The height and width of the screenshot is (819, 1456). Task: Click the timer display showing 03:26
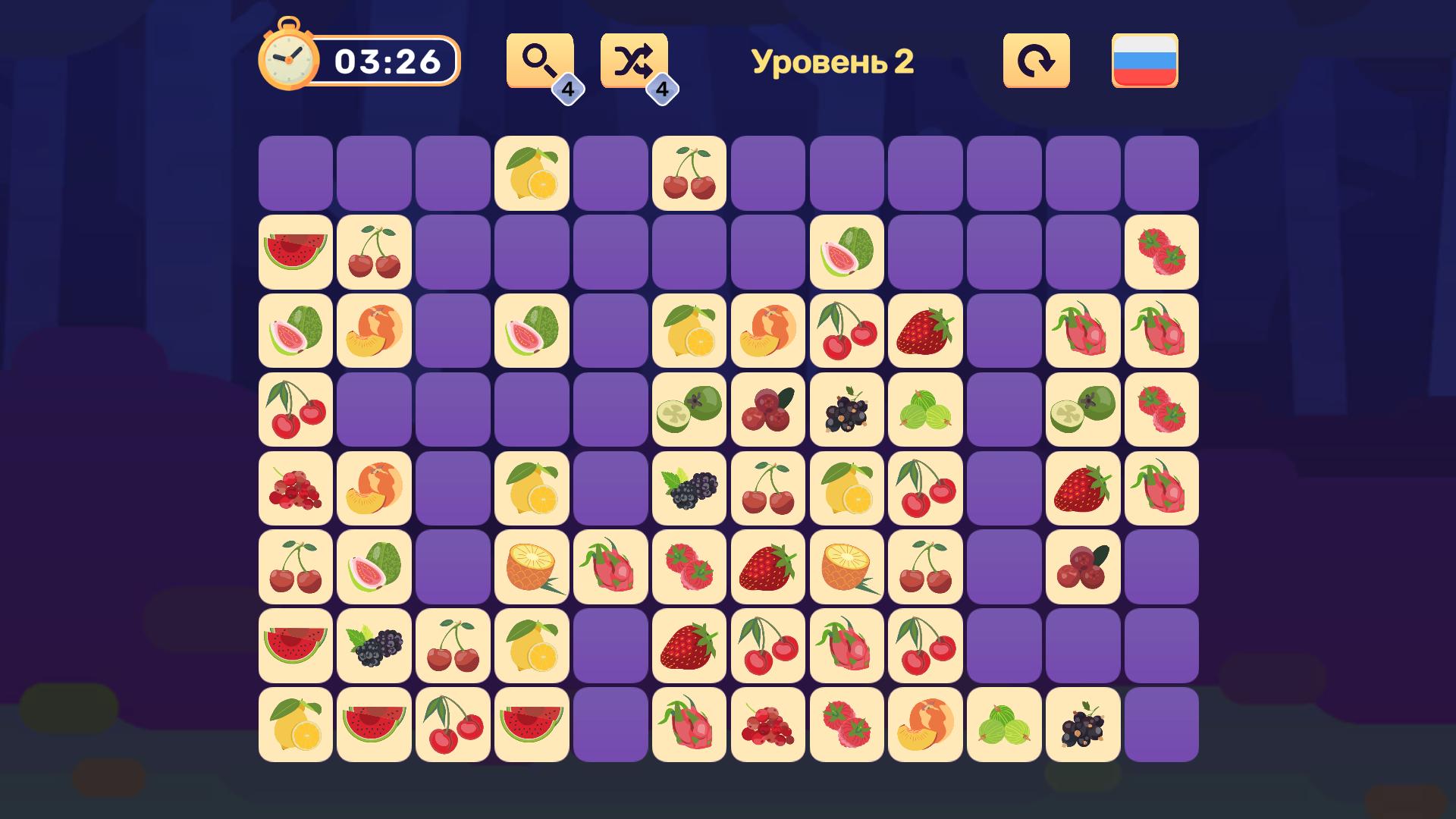point(391,59)
